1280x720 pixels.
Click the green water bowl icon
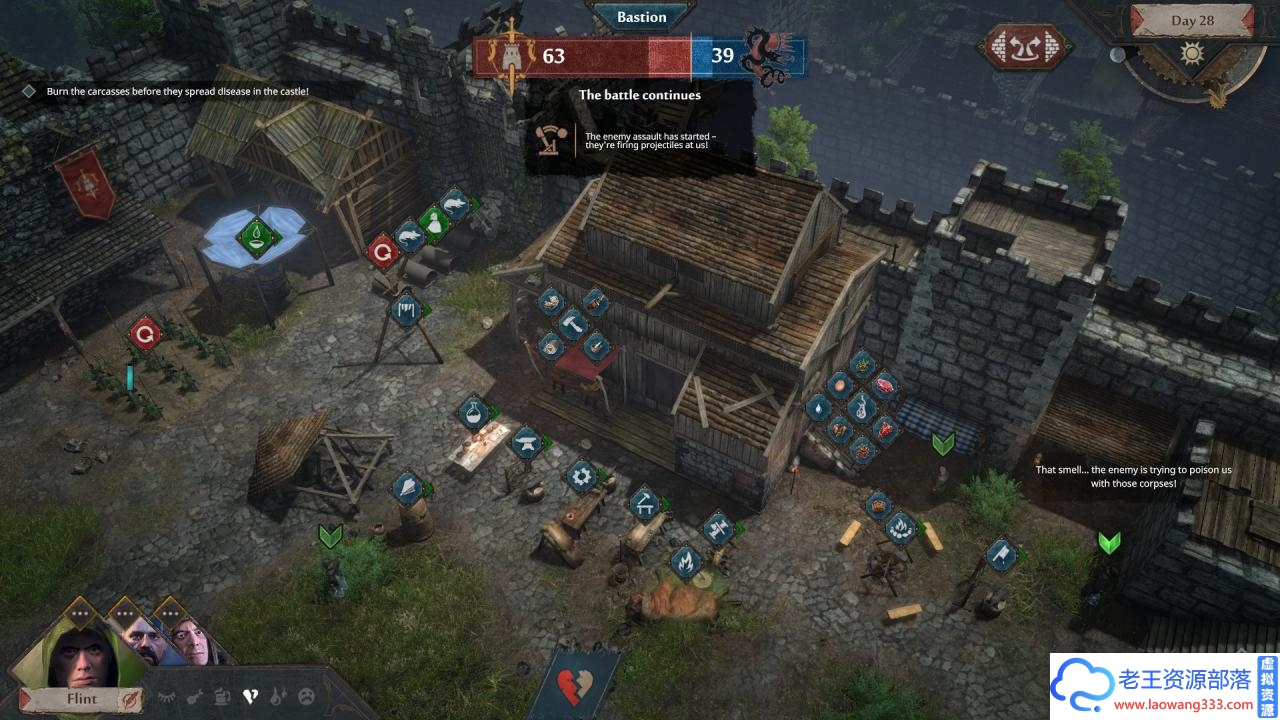258,236
